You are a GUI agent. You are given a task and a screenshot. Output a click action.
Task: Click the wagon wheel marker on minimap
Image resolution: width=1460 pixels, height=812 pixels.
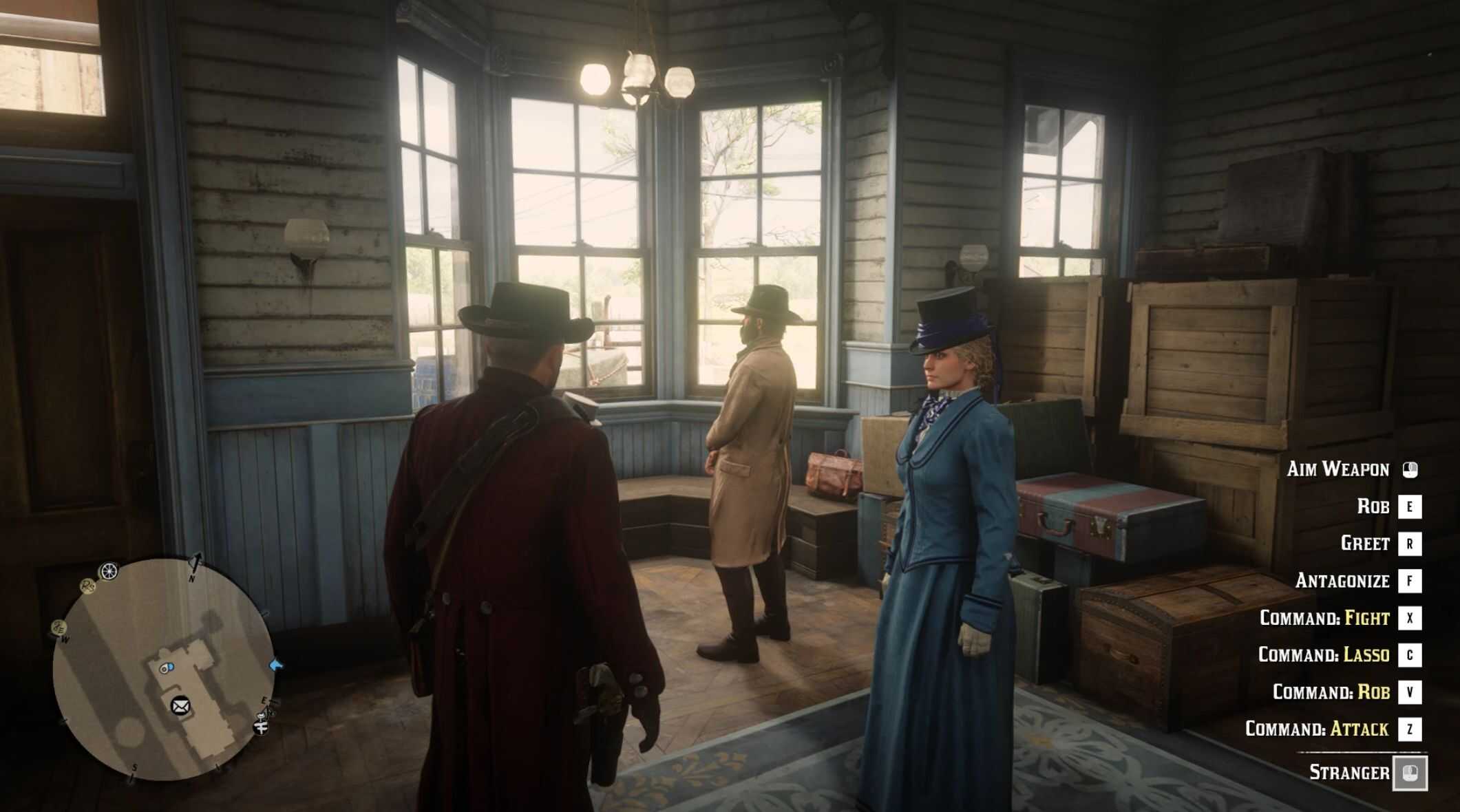pyautogui.click(x=109, y=571)
